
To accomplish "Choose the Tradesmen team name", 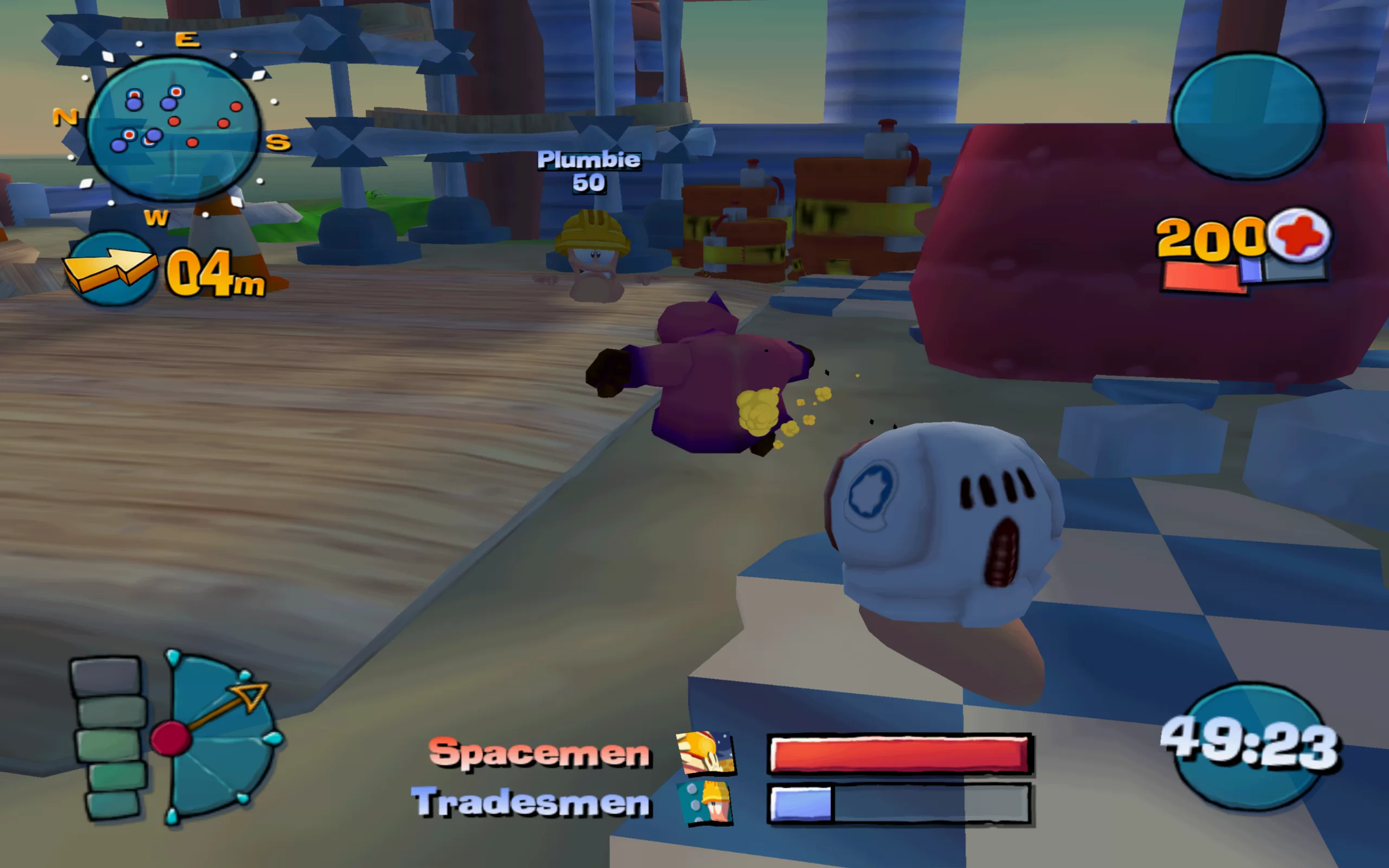I will click(x=532, y=802).
